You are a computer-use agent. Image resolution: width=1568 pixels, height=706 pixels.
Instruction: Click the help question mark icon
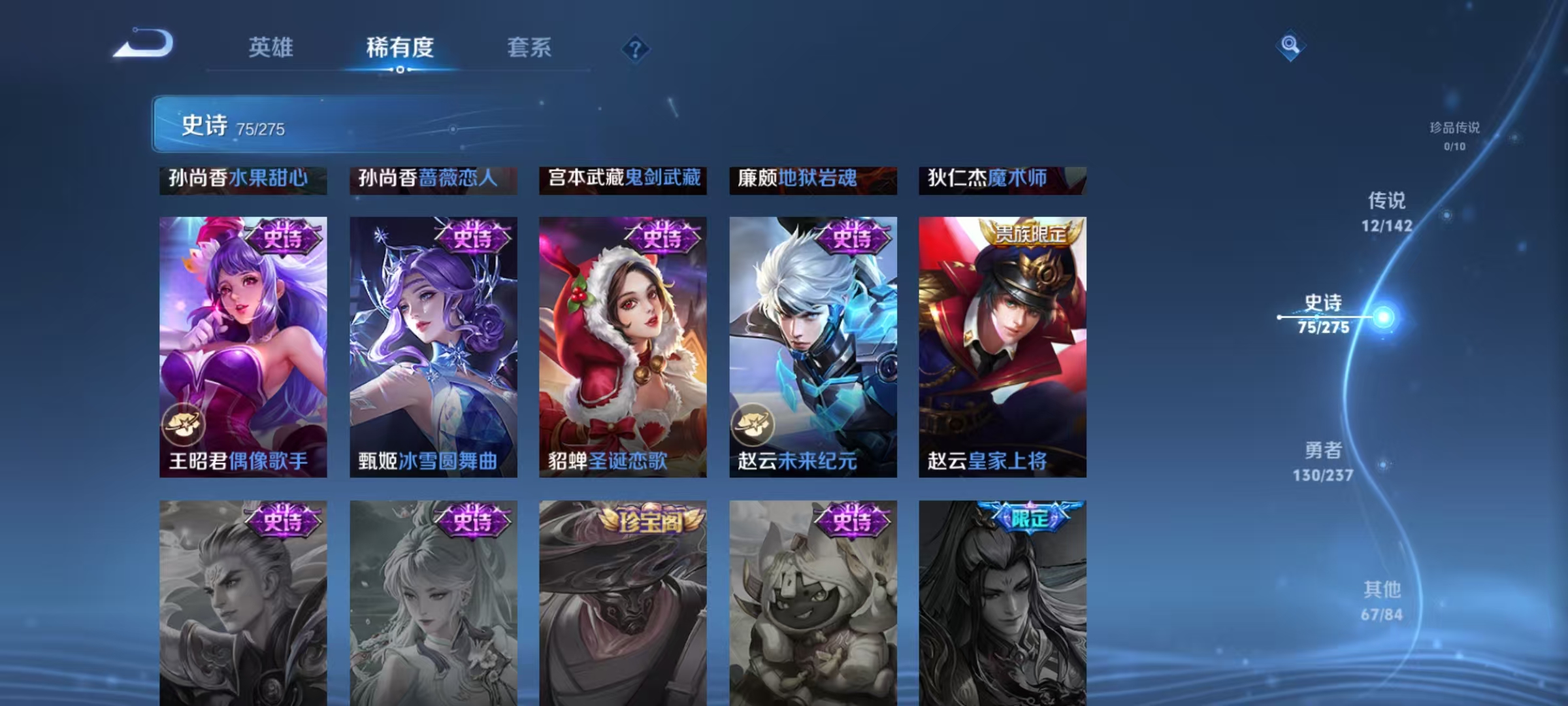[636, 47]
